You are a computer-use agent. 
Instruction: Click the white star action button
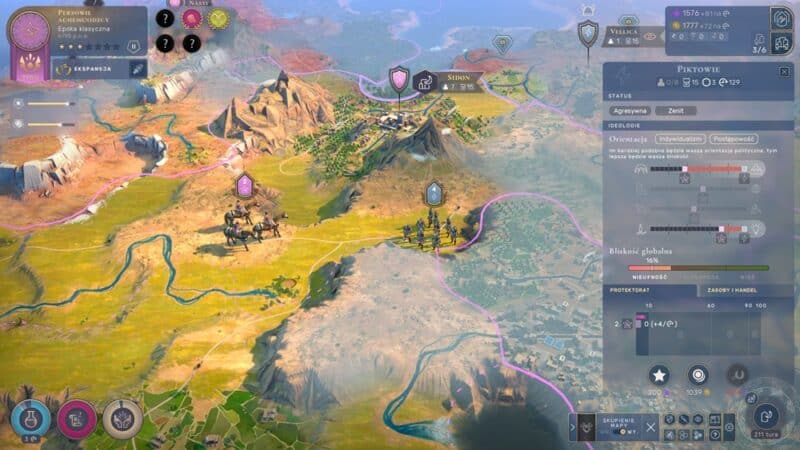click(x=659, y=375)
